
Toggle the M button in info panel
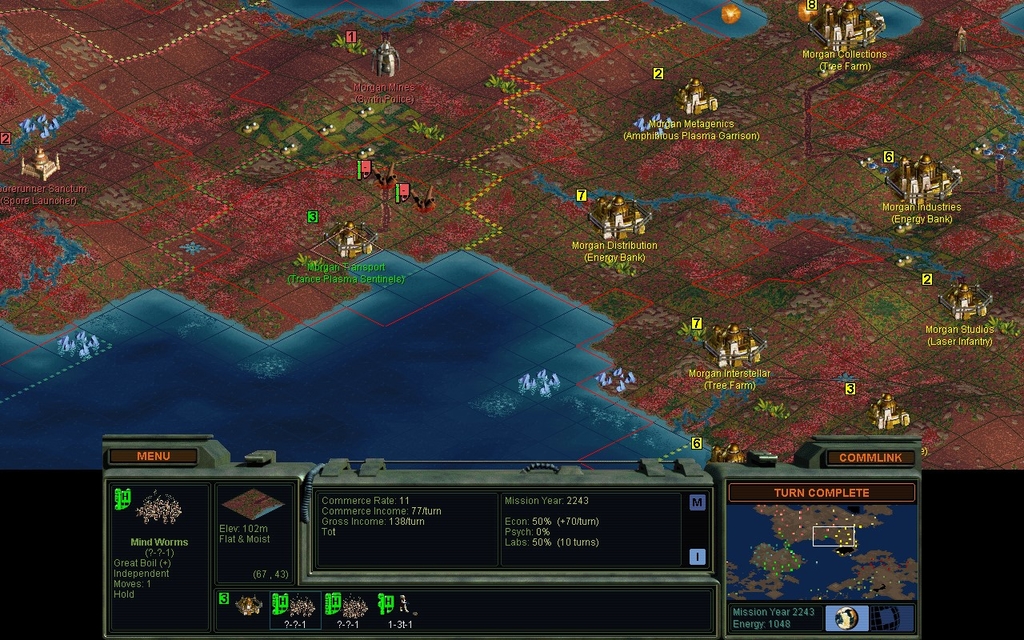point(696,502)
